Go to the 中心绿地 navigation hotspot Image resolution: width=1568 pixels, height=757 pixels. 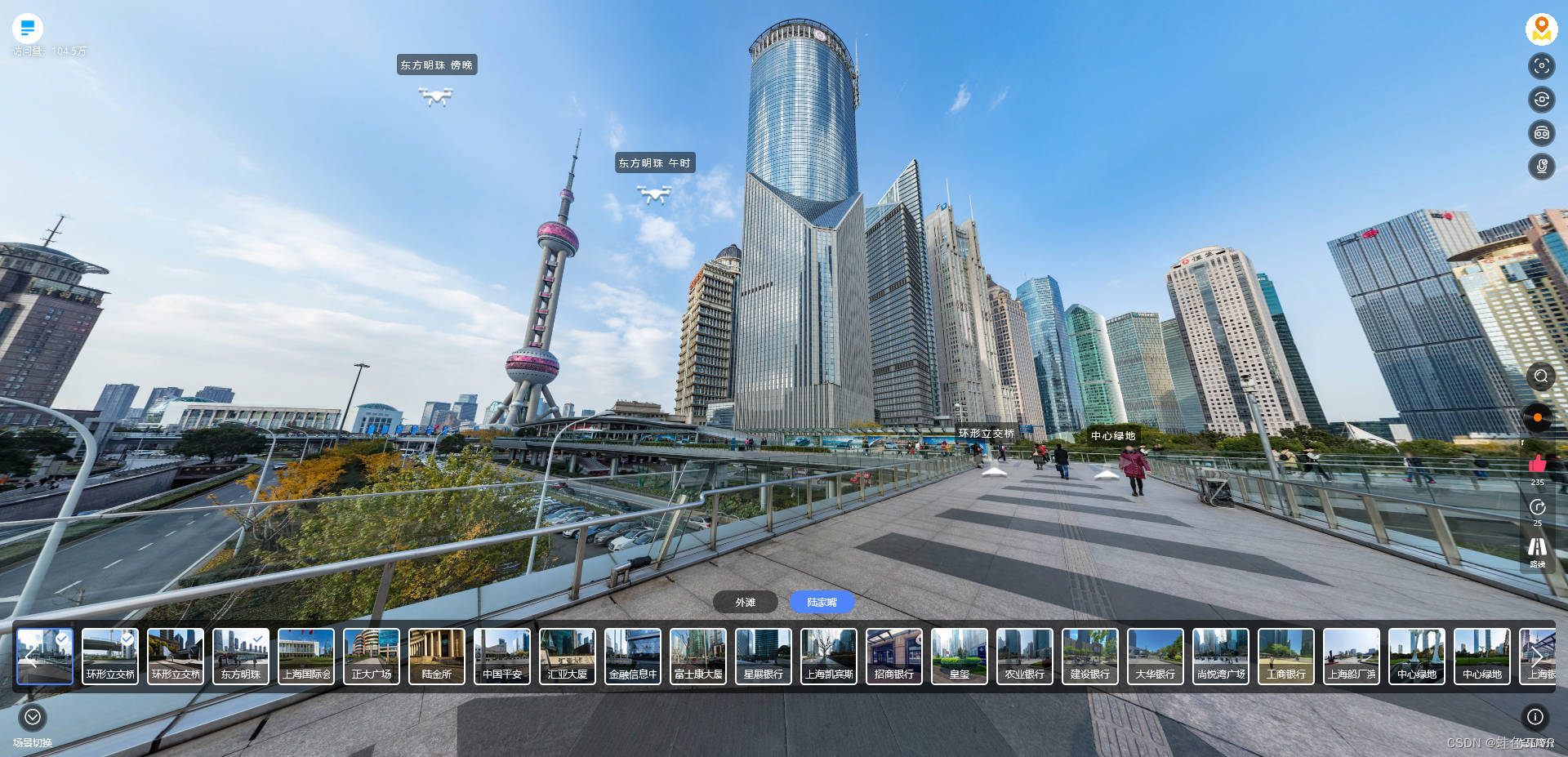[x=1107, y=473]
